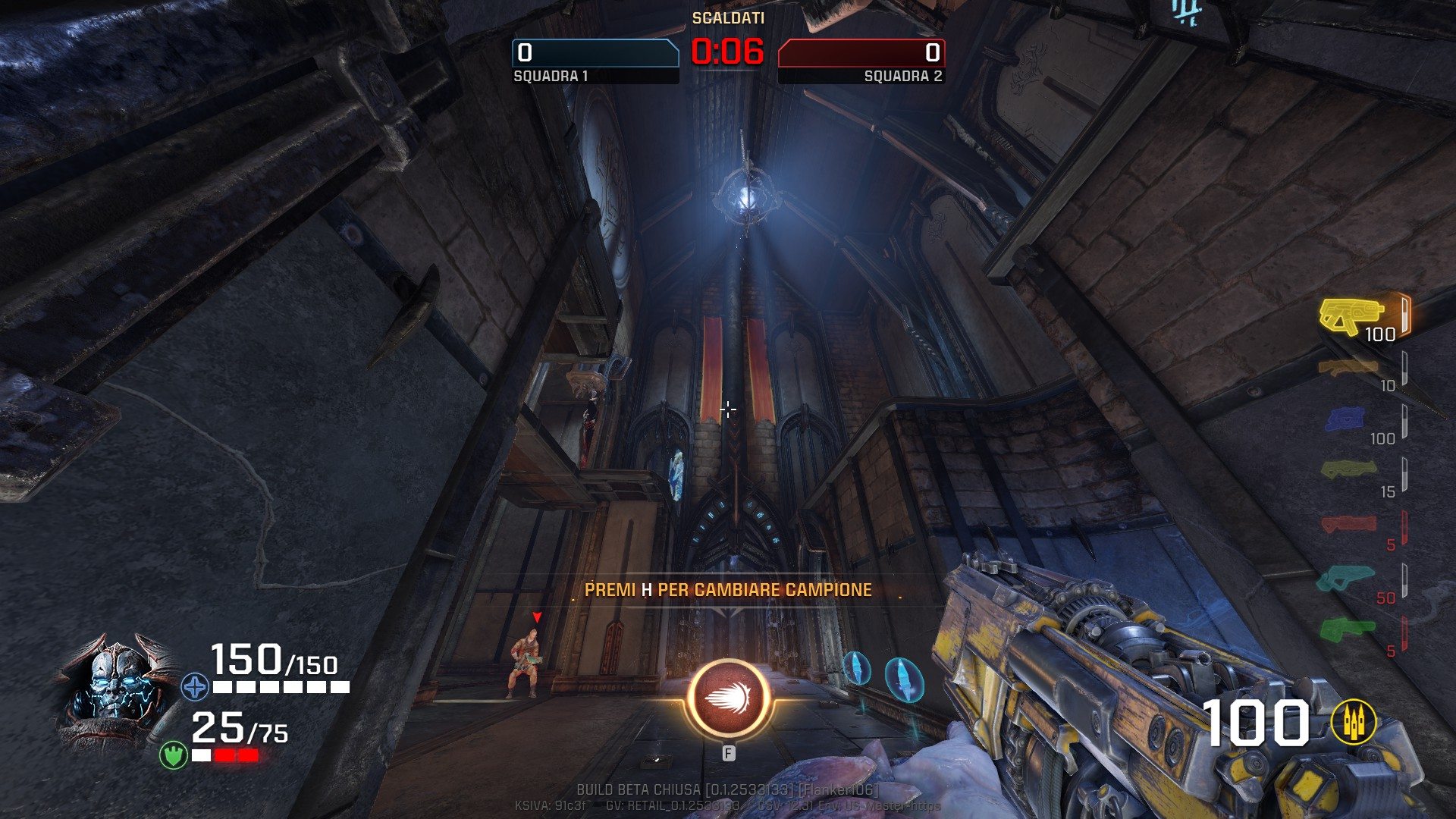Choose the teal lightning gun icon
Screen dimensions: 1456x819
[x=1345, y=578]
